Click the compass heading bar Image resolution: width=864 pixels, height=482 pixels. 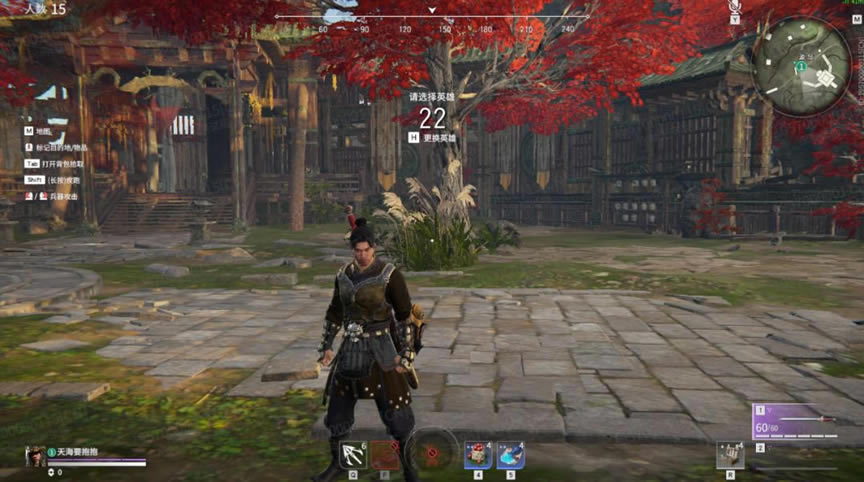pos(432,20)
